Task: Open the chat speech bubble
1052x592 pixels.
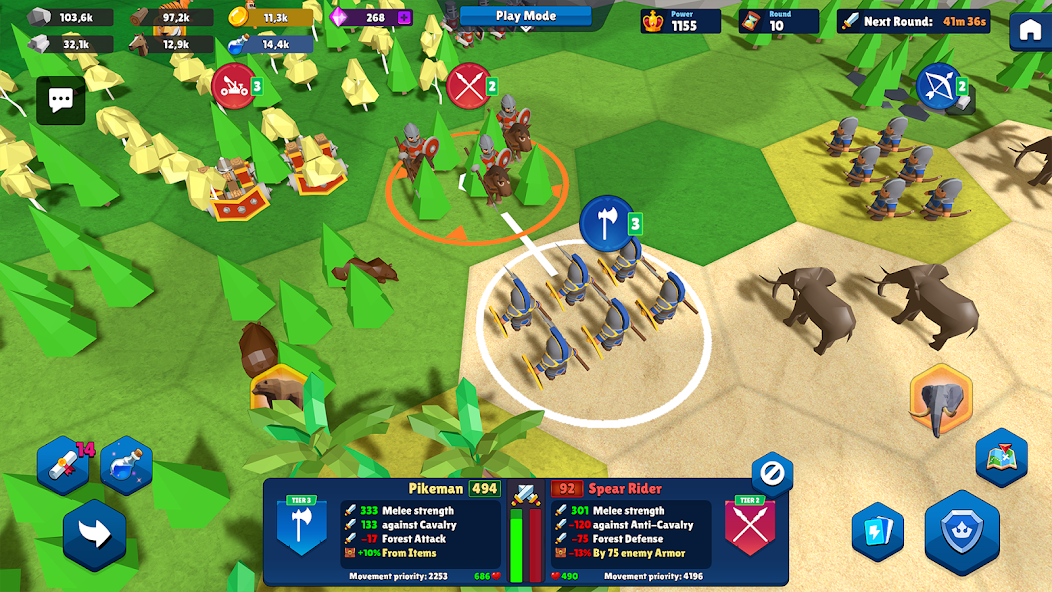Action: point(61,100)
